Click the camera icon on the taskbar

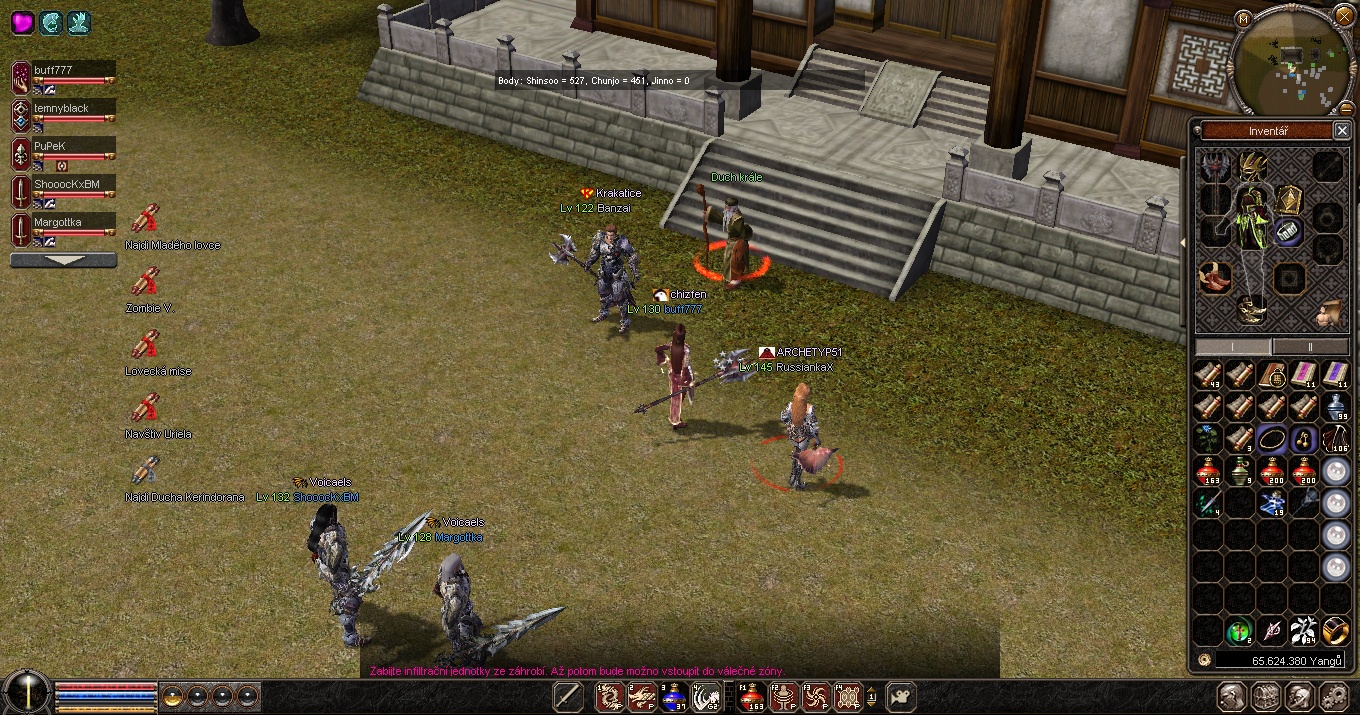click(902, 696)
